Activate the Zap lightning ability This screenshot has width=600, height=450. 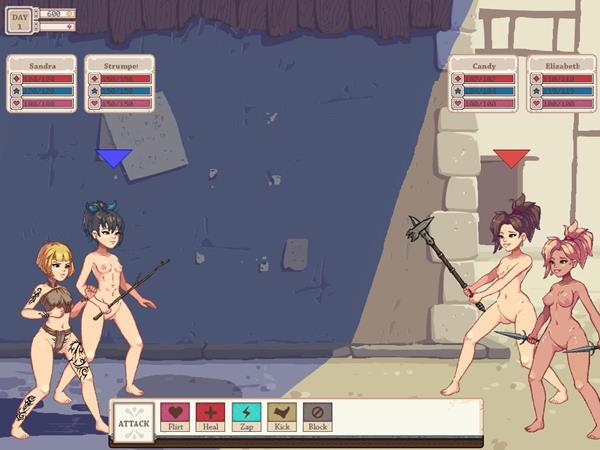(246, 415)
